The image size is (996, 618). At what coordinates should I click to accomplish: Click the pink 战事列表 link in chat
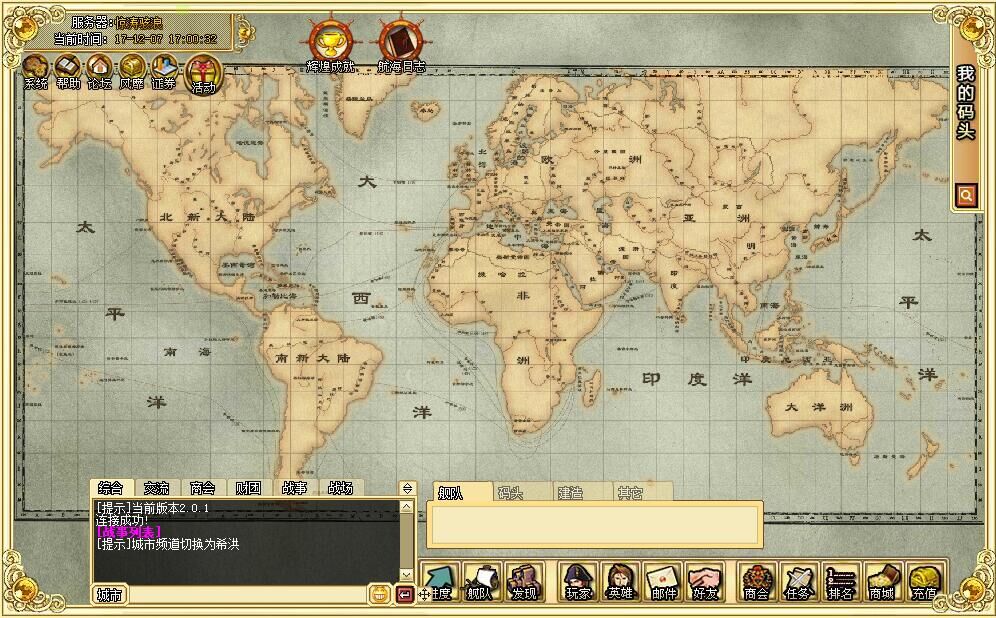tap(128, 532)
